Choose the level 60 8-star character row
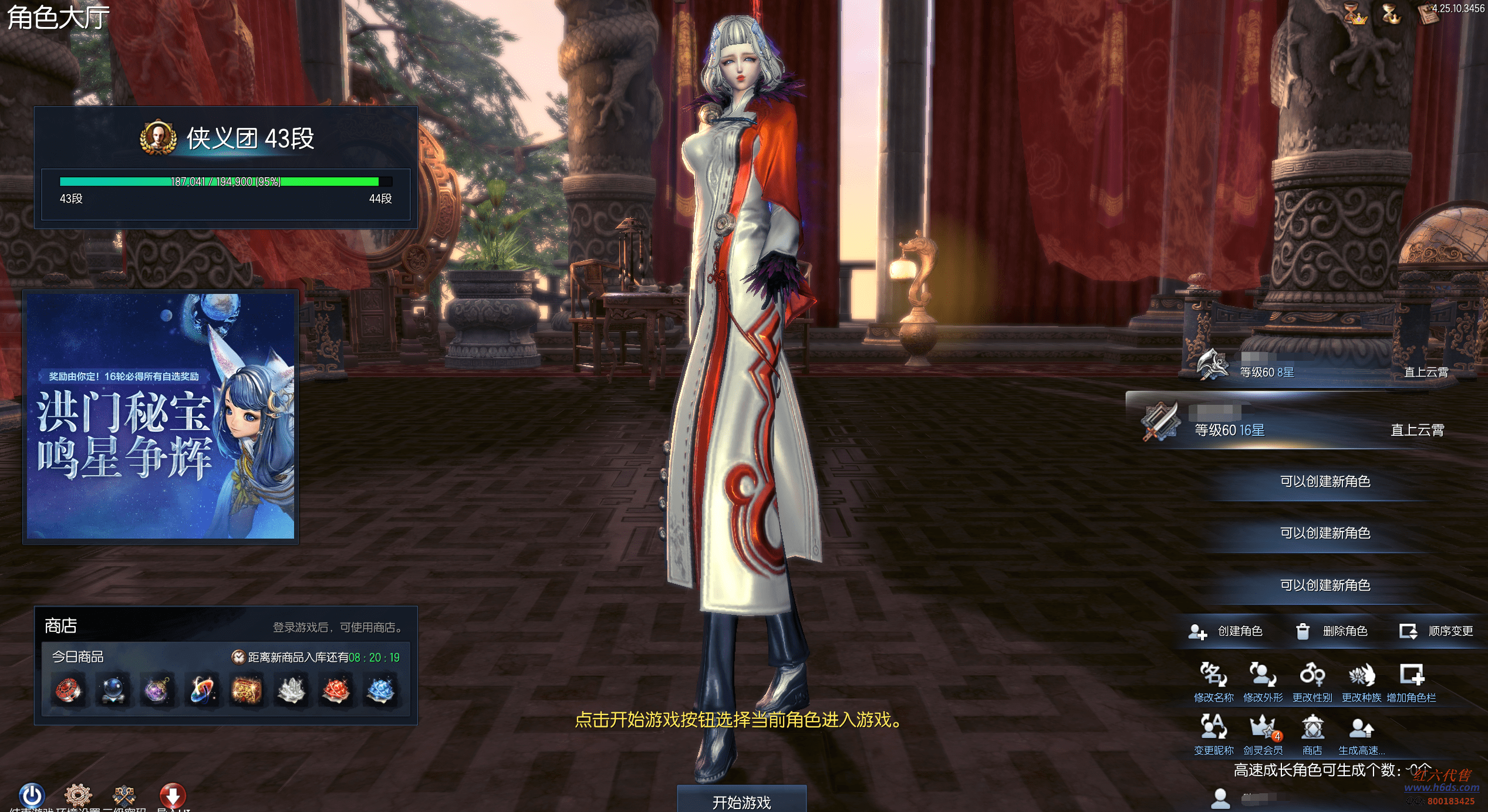 pos(1321,369)
